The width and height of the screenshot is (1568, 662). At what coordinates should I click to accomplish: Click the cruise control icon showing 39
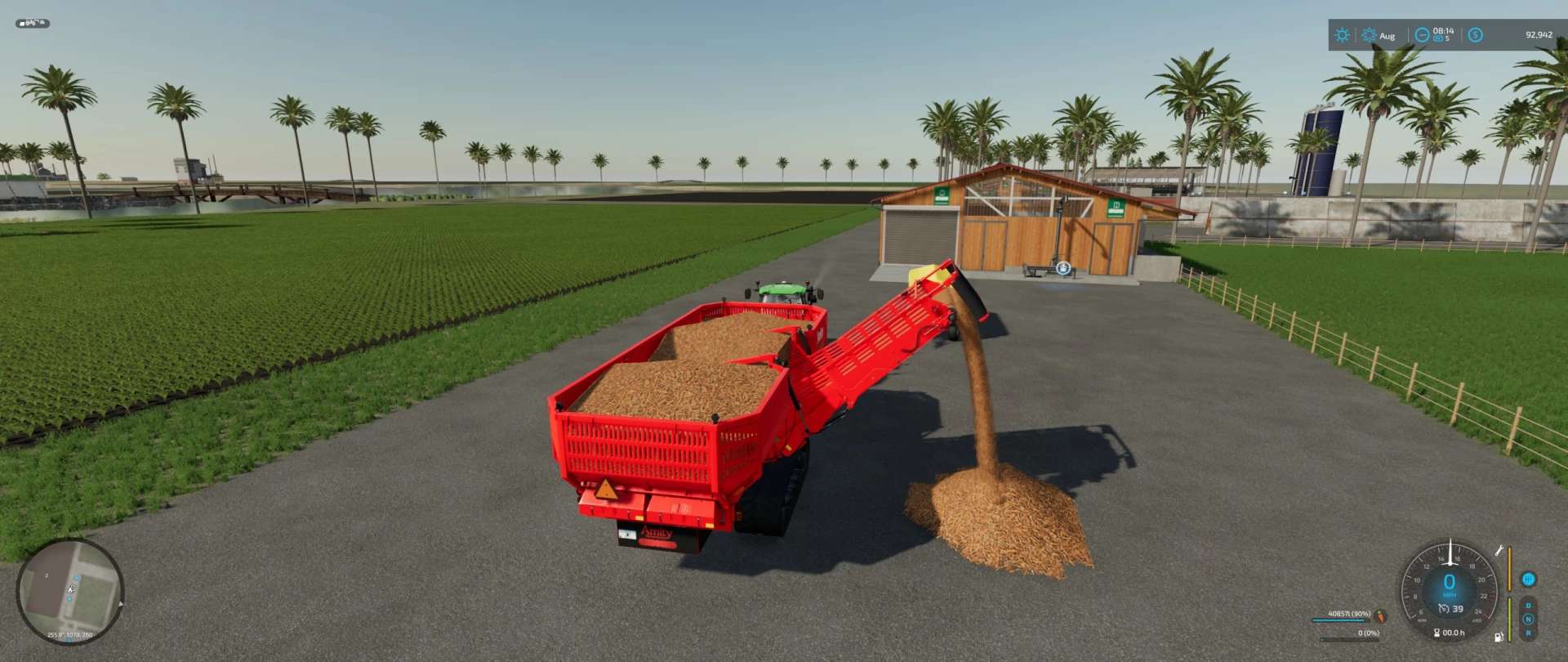[x=1453, y=609]
